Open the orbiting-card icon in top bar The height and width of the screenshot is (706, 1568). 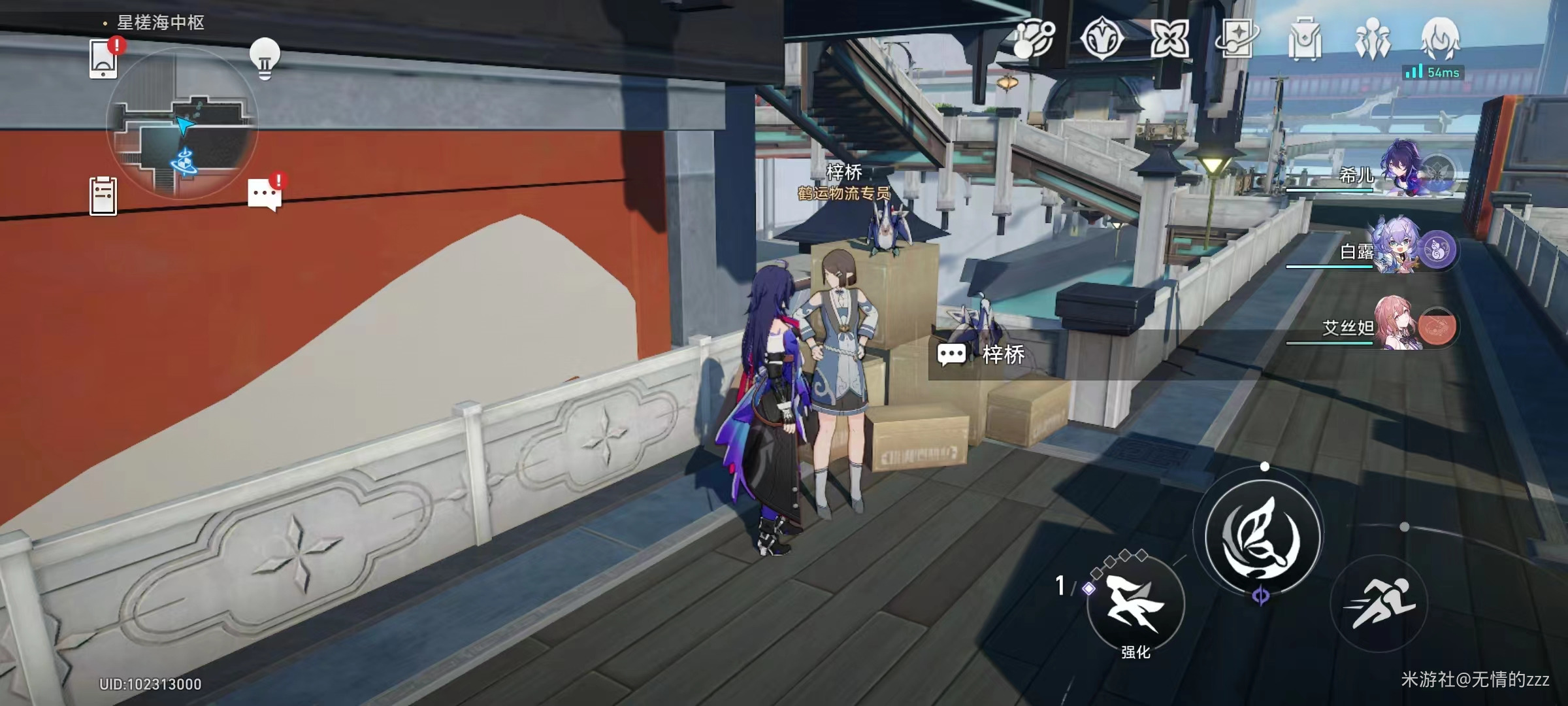click(1237, 39)
